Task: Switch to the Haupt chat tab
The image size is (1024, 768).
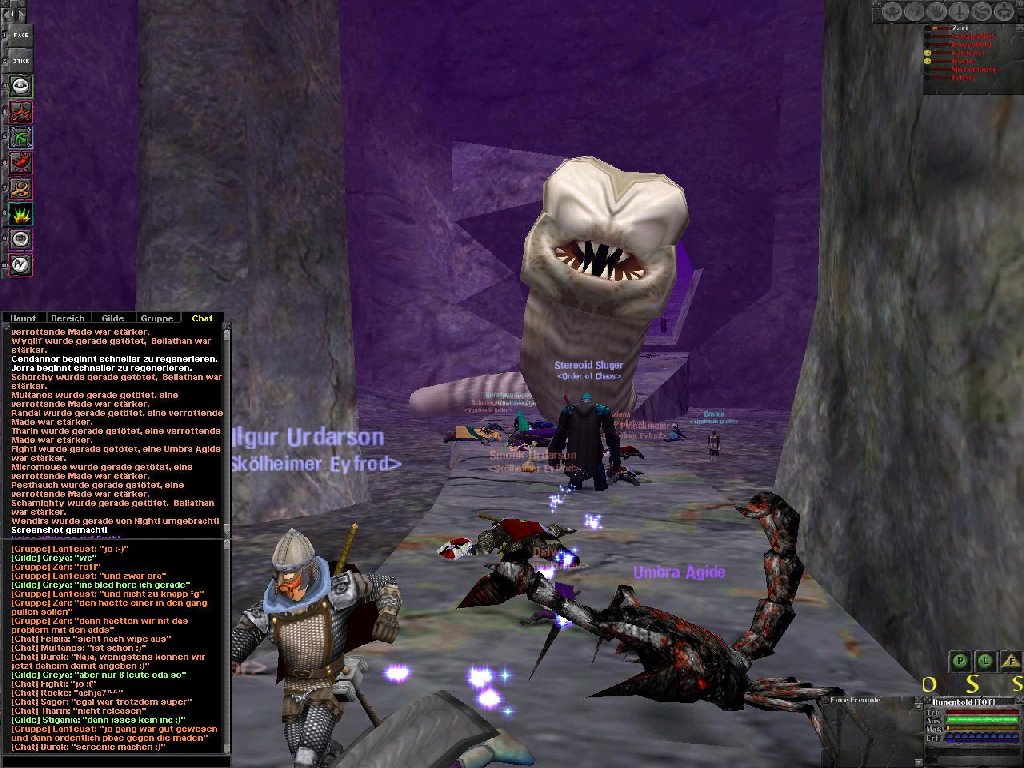Action: [23, 318]
